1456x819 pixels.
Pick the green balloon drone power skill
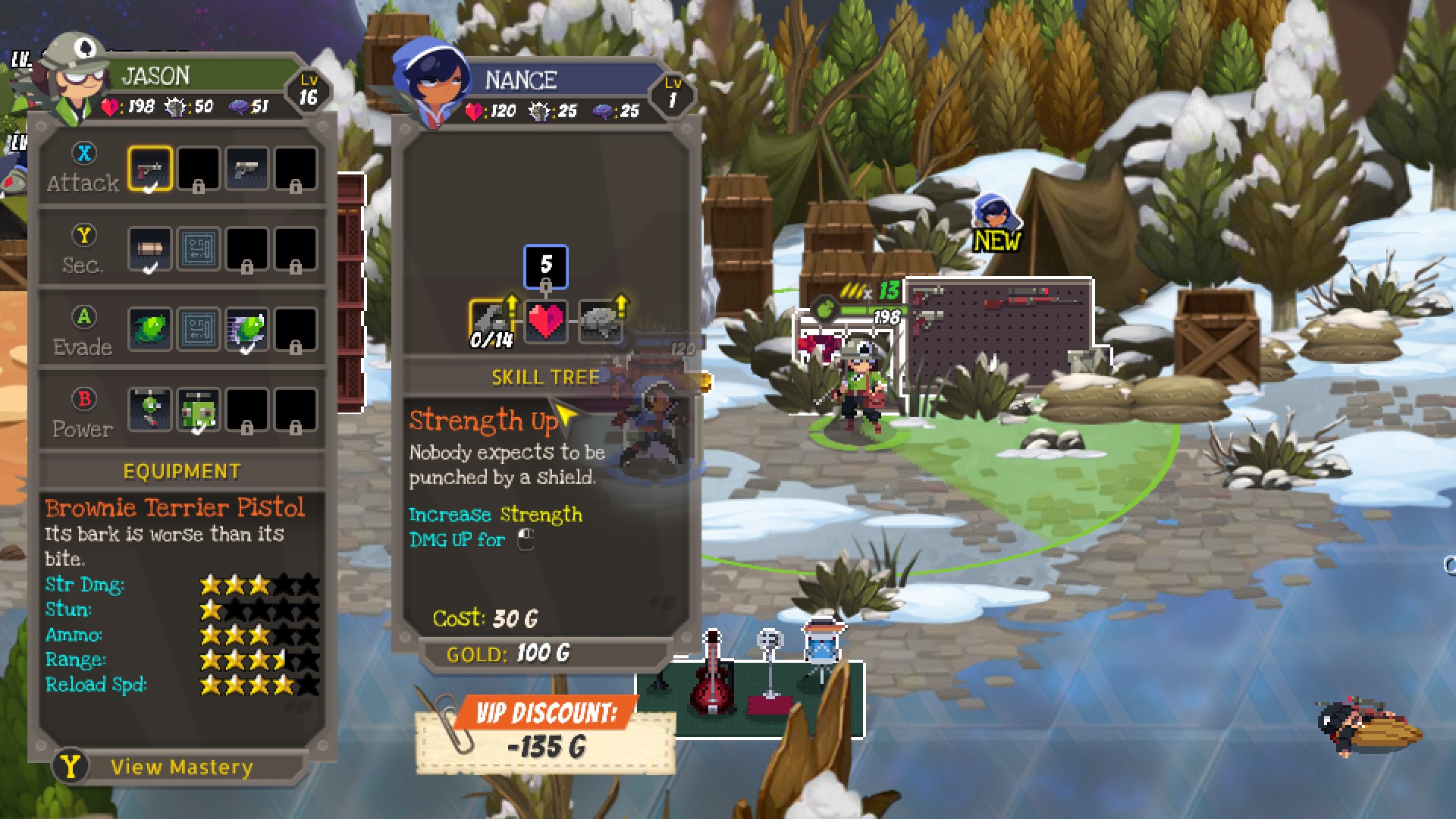[149, 410]
